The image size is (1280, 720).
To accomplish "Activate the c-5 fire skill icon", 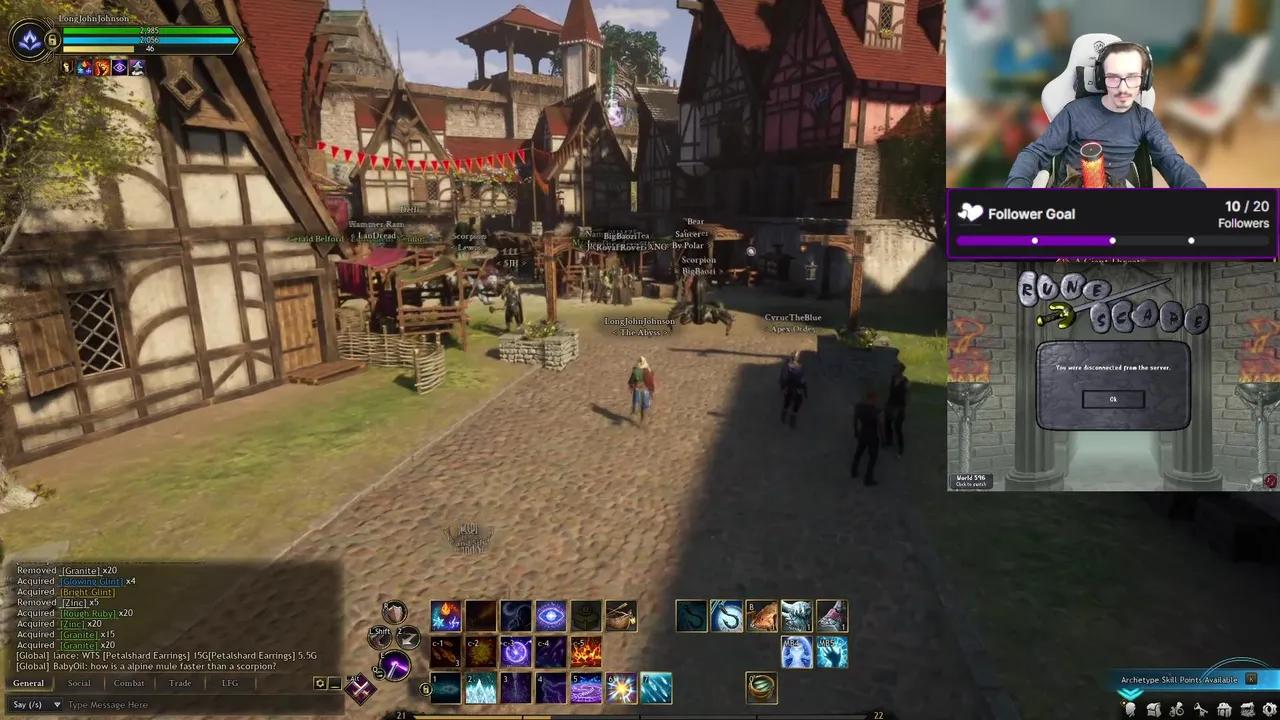I will pos(586,652).
